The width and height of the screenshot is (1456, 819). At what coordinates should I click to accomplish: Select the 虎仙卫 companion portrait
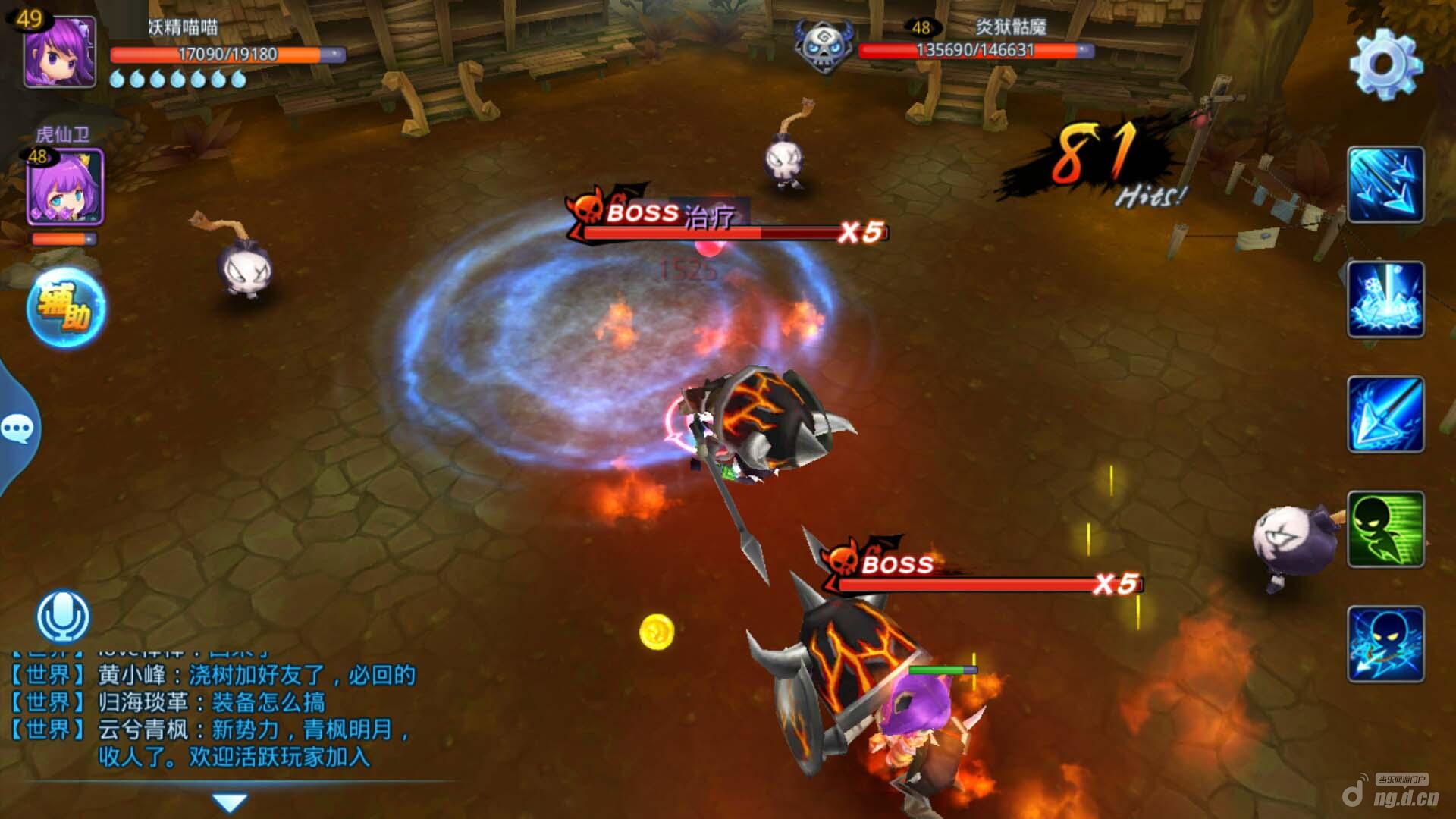pyautogui.click(x=65, y=187)
